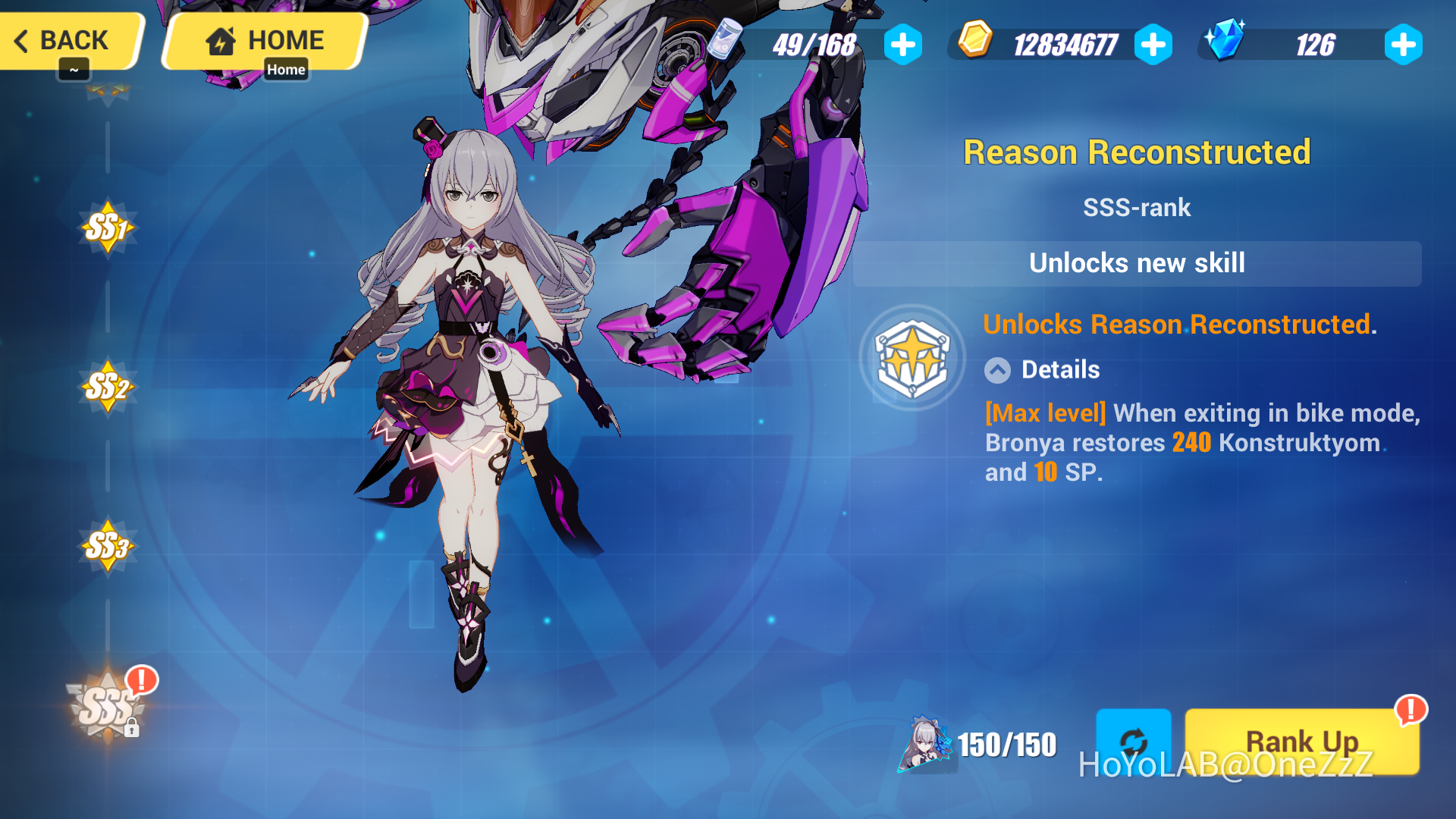1456x819 pixels.
Task: Open stamina purchase with the plus button
Action: click(902, 44)
